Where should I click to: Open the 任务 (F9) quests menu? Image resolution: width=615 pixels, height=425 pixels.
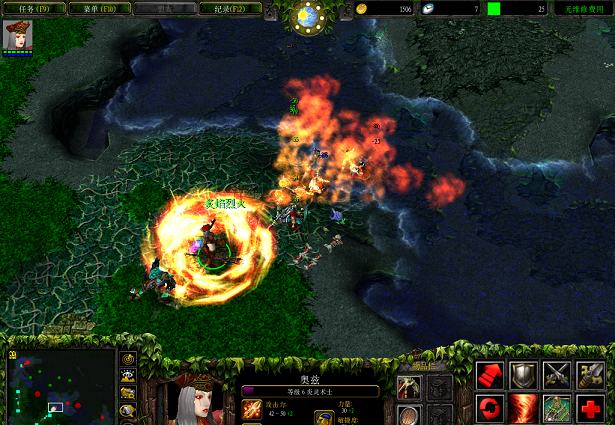click(34, 8)
